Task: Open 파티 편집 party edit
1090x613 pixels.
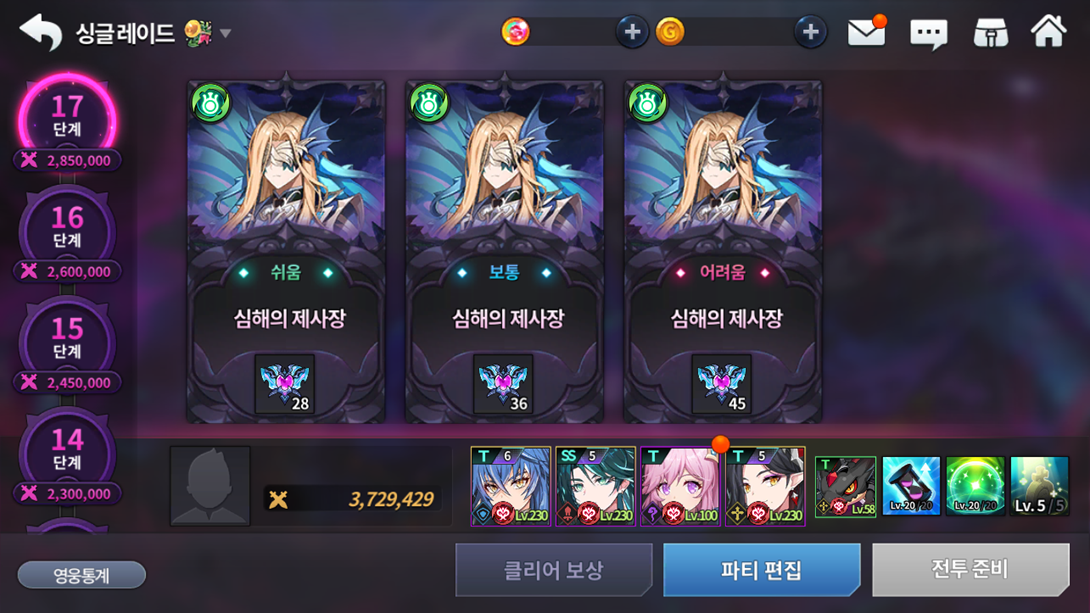Action: point(761,570)
